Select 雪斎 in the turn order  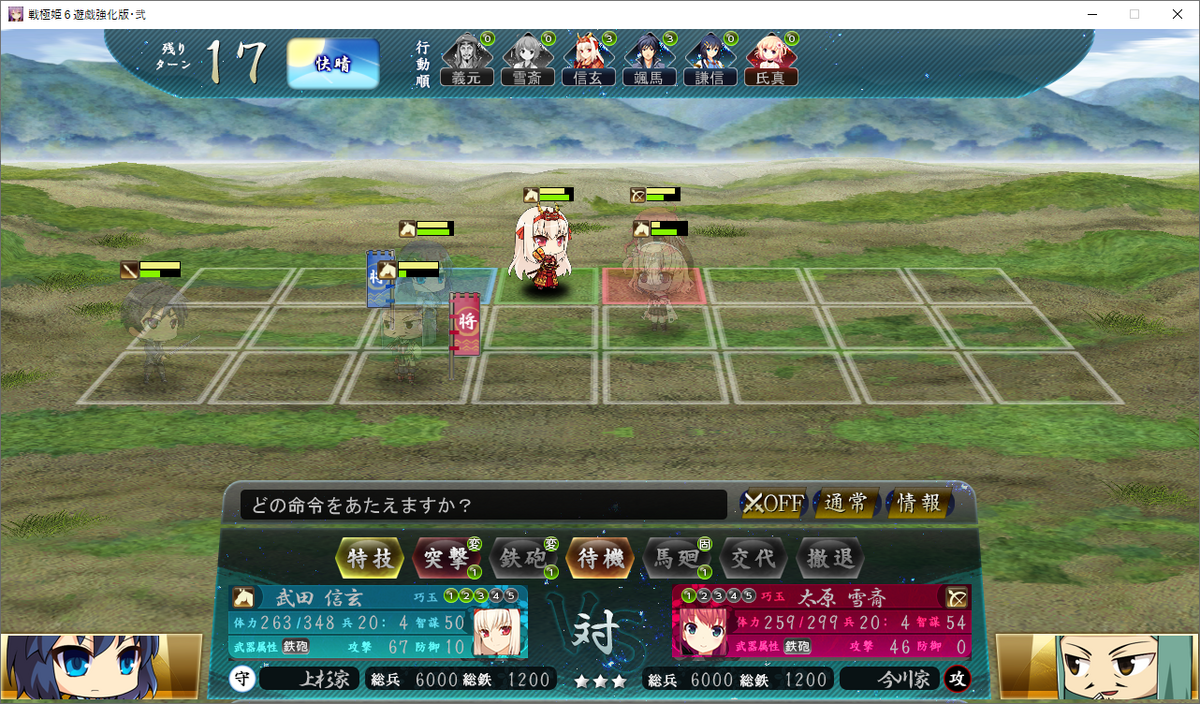(526, 60)
